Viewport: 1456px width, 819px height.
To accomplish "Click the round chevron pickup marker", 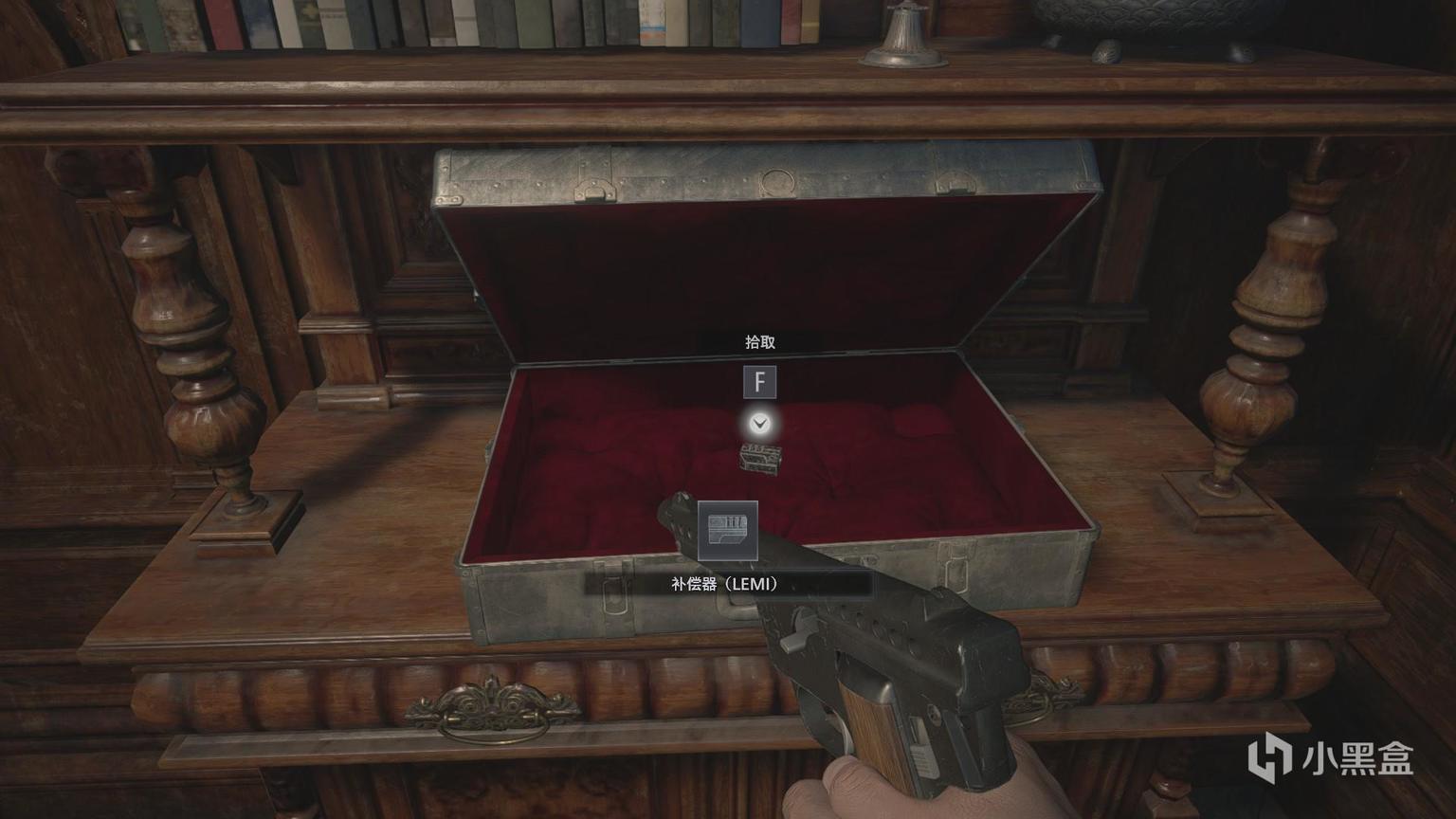I will click(x=759, y=424).
